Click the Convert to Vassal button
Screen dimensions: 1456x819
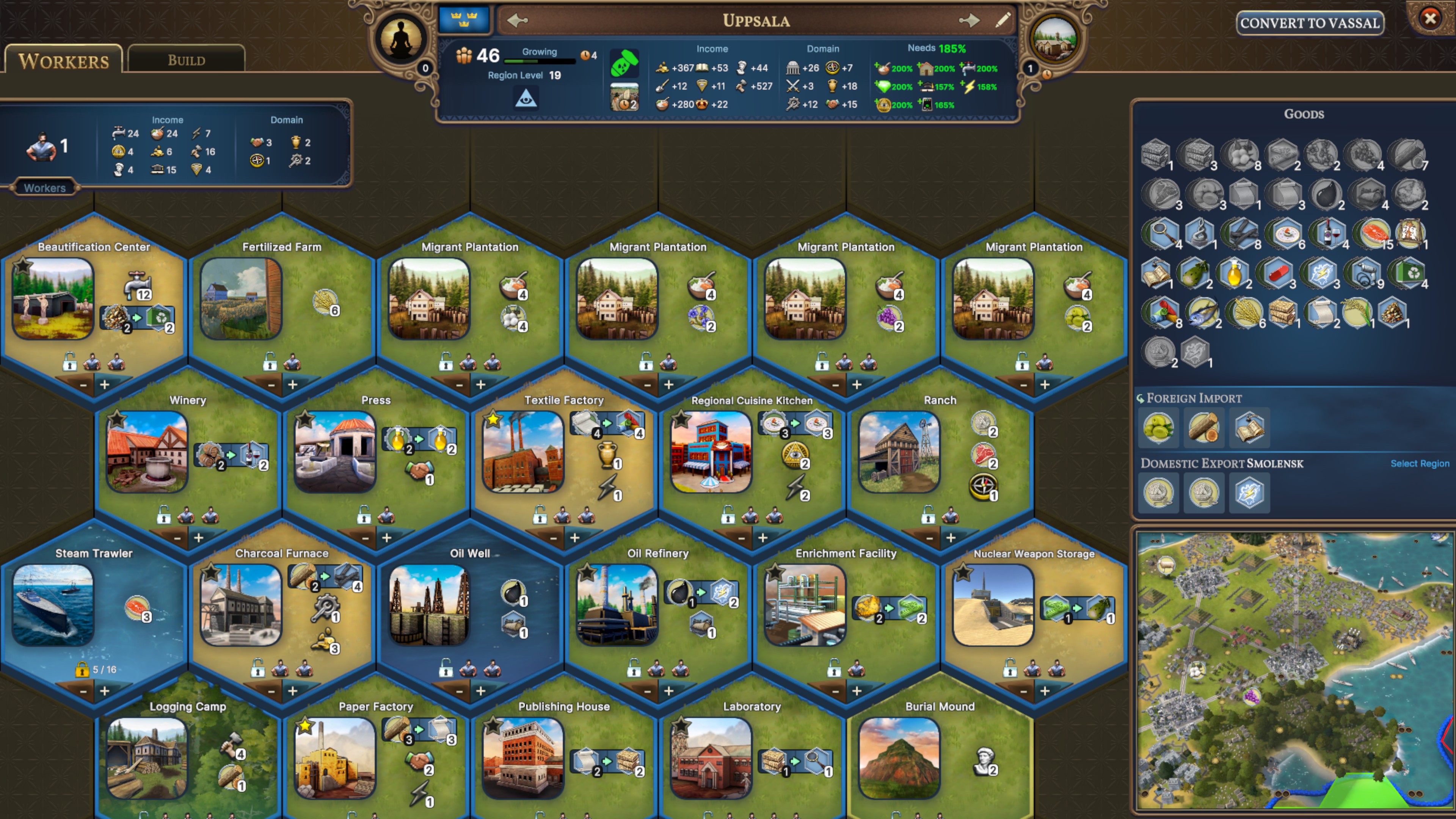pyautogui.click(x=1310, y=23)
